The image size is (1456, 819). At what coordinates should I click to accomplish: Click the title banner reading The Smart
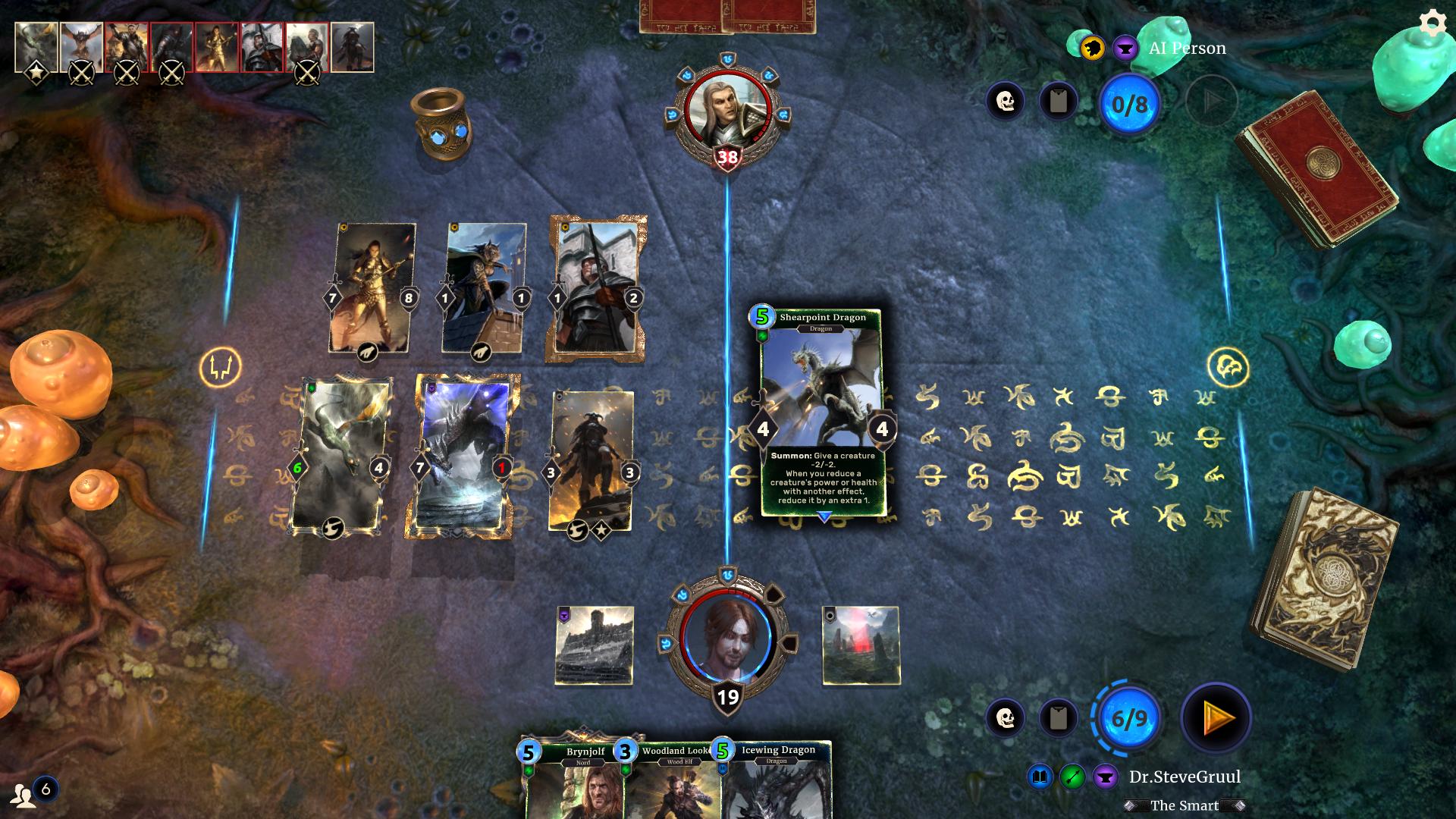tap(1185, 806)
